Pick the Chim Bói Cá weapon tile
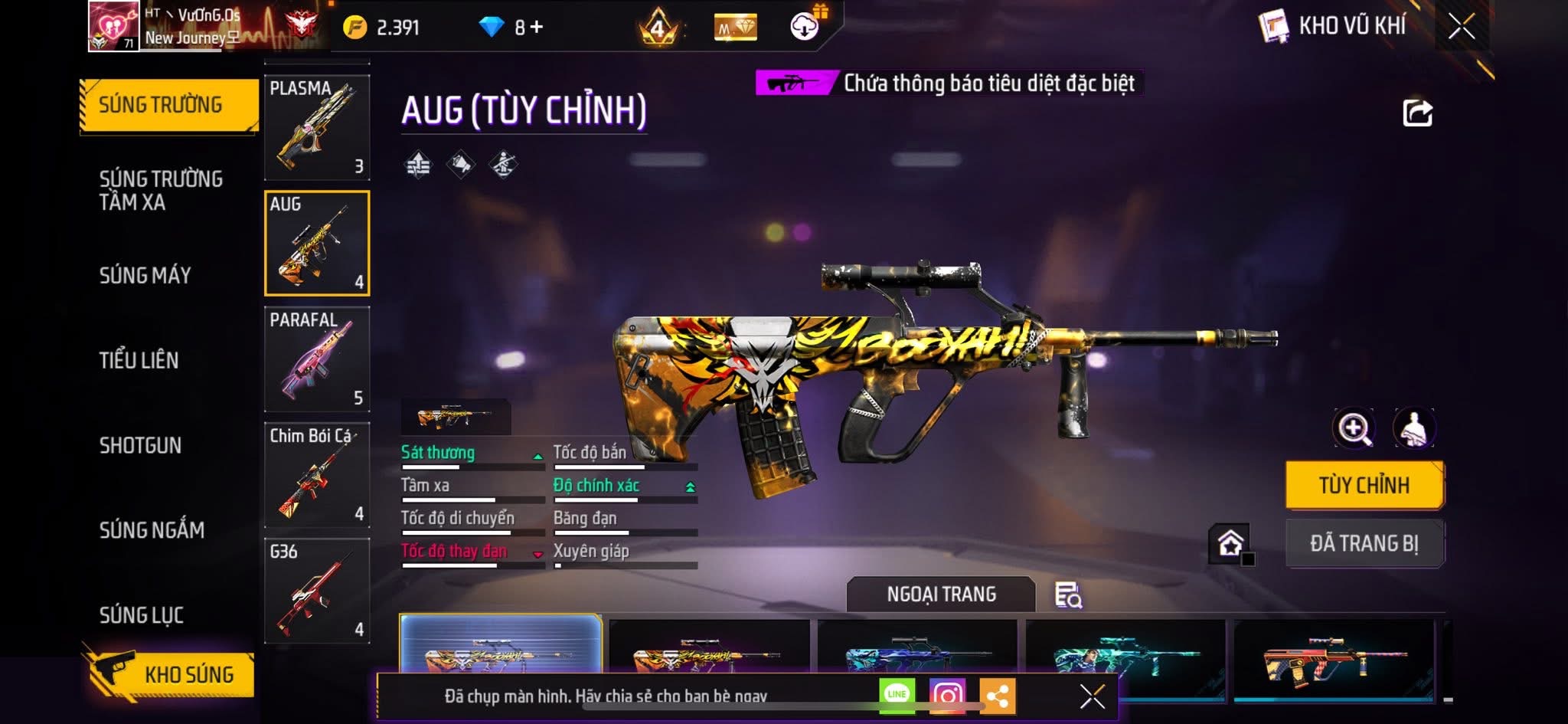Screen dimensions: 1568x724 tap(317, 475)
